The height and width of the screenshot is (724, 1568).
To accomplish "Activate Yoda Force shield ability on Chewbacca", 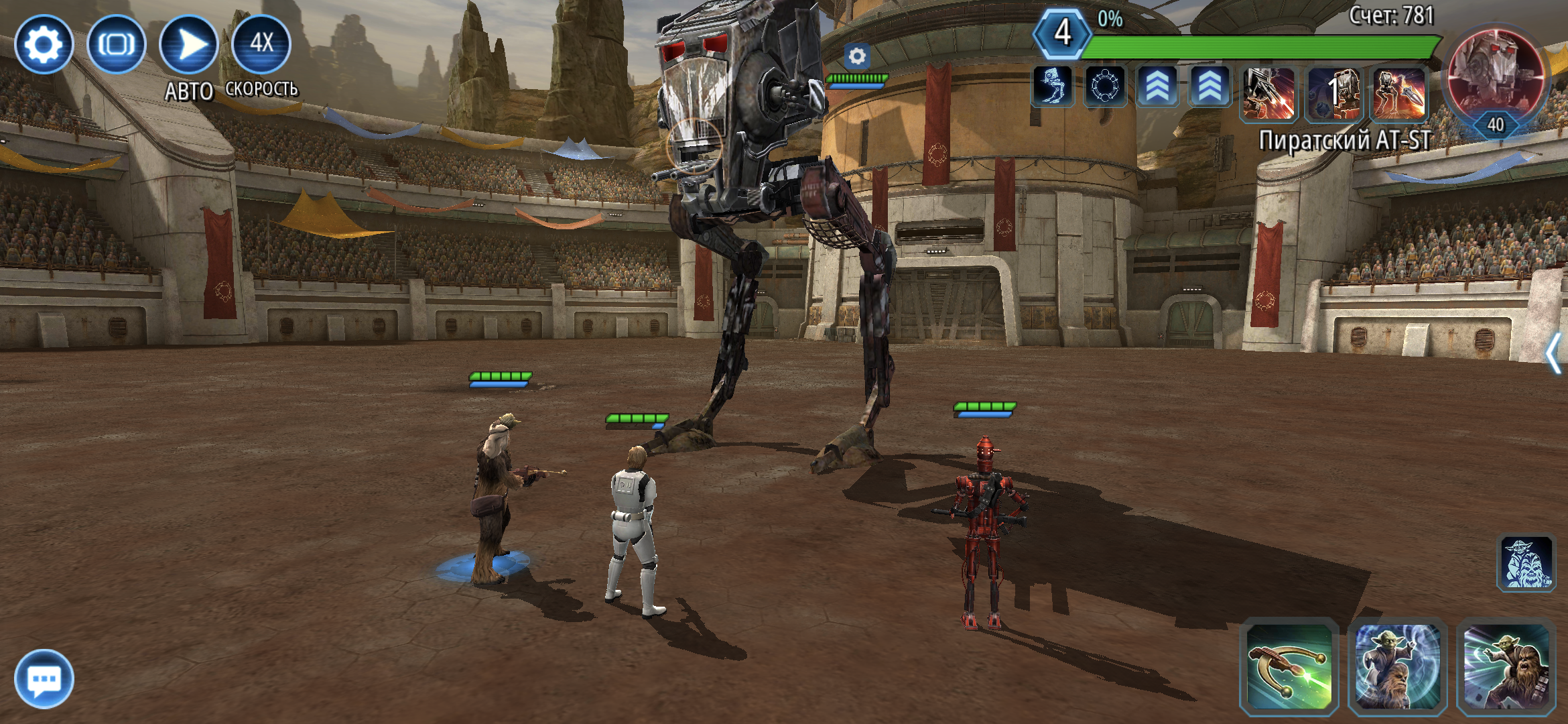I will point(1397,666).
